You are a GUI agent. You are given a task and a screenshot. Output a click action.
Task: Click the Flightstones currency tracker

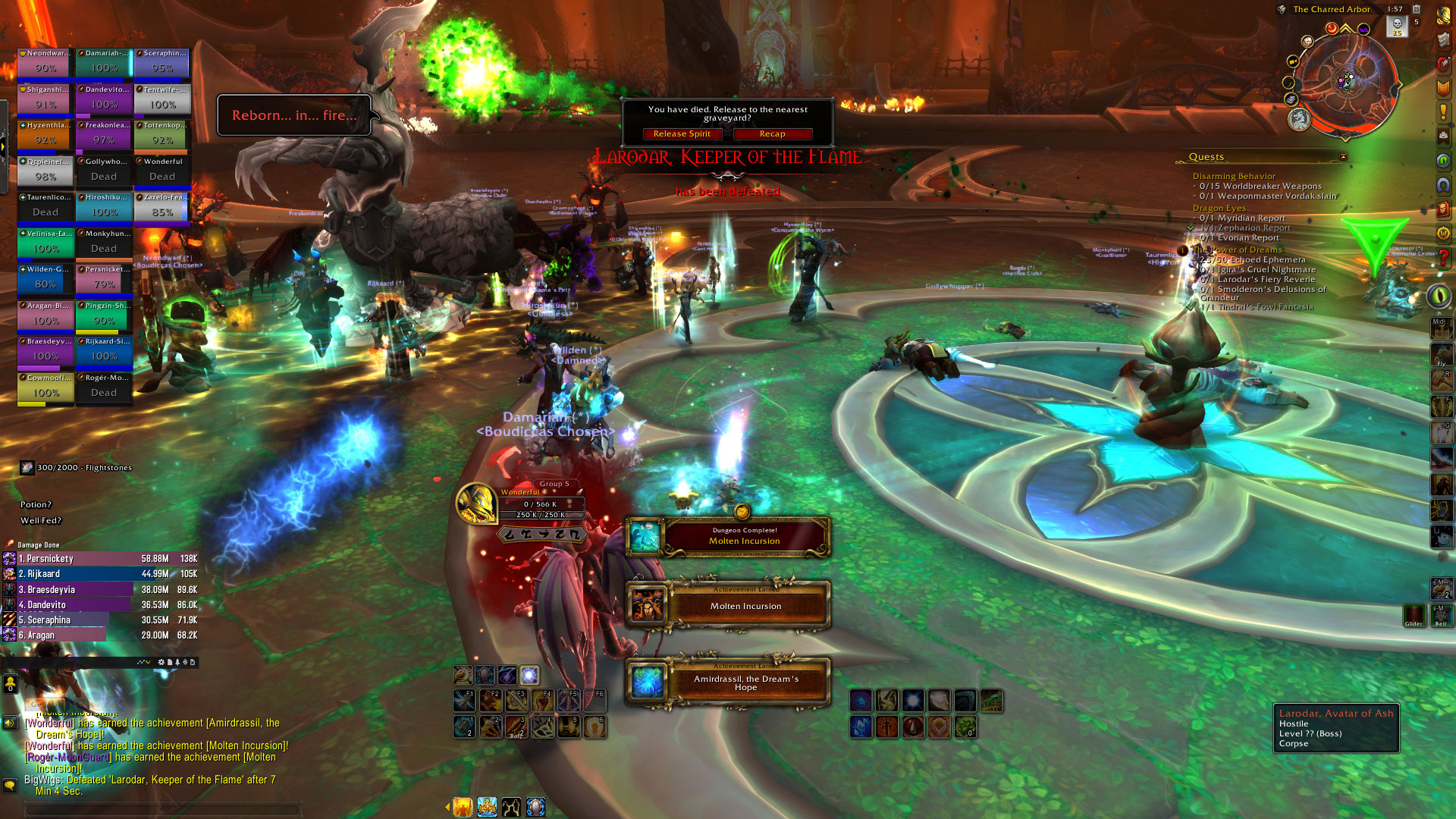tap(76, 468)
